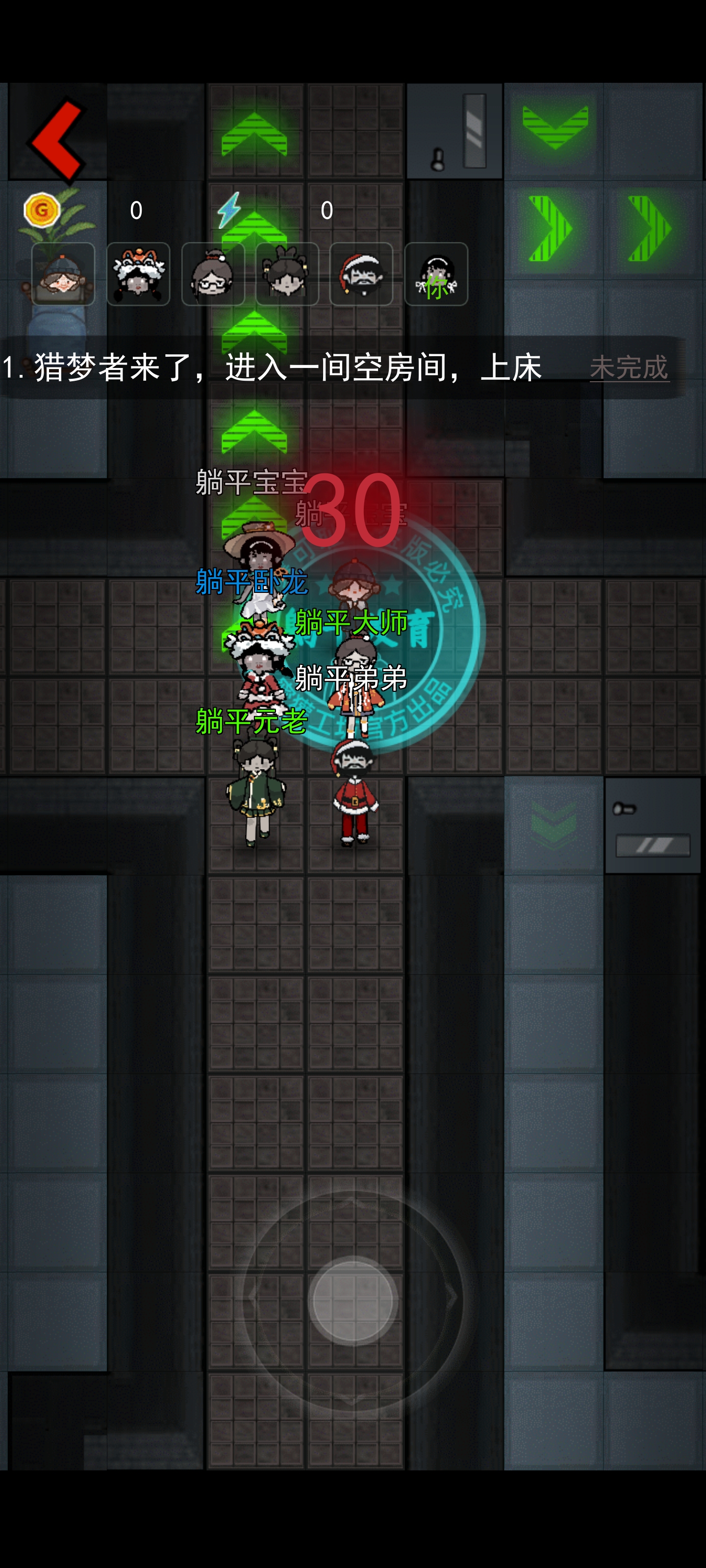Select the glasses-wearing avatar portrait

[x=213, y=274]
